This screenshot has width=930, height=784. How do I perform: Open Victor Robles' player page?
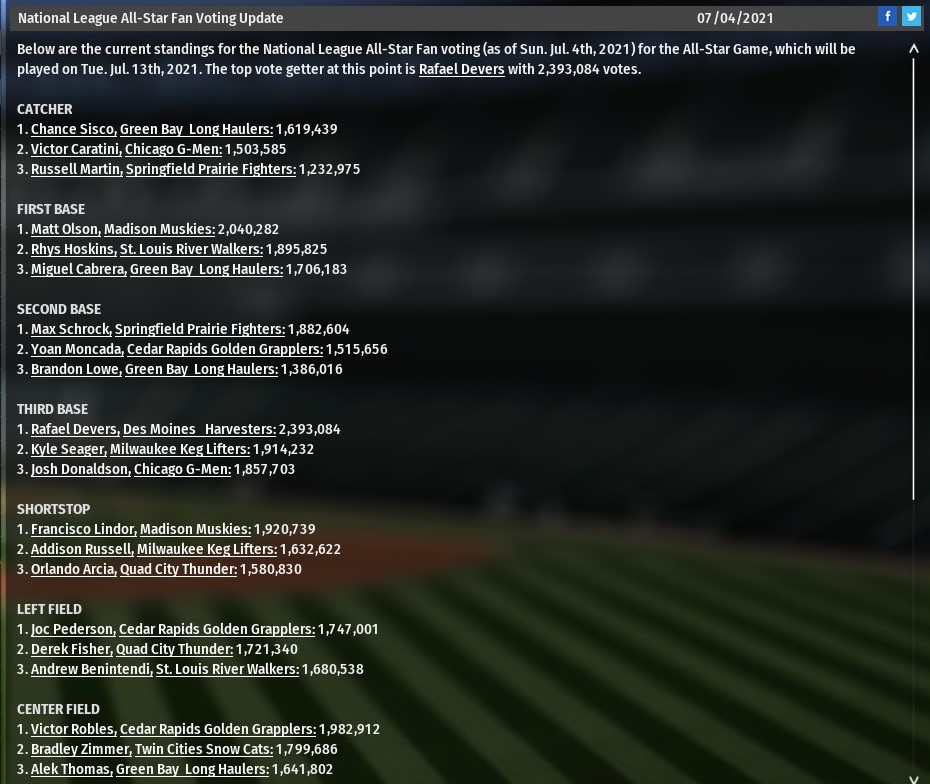point(73,729)
